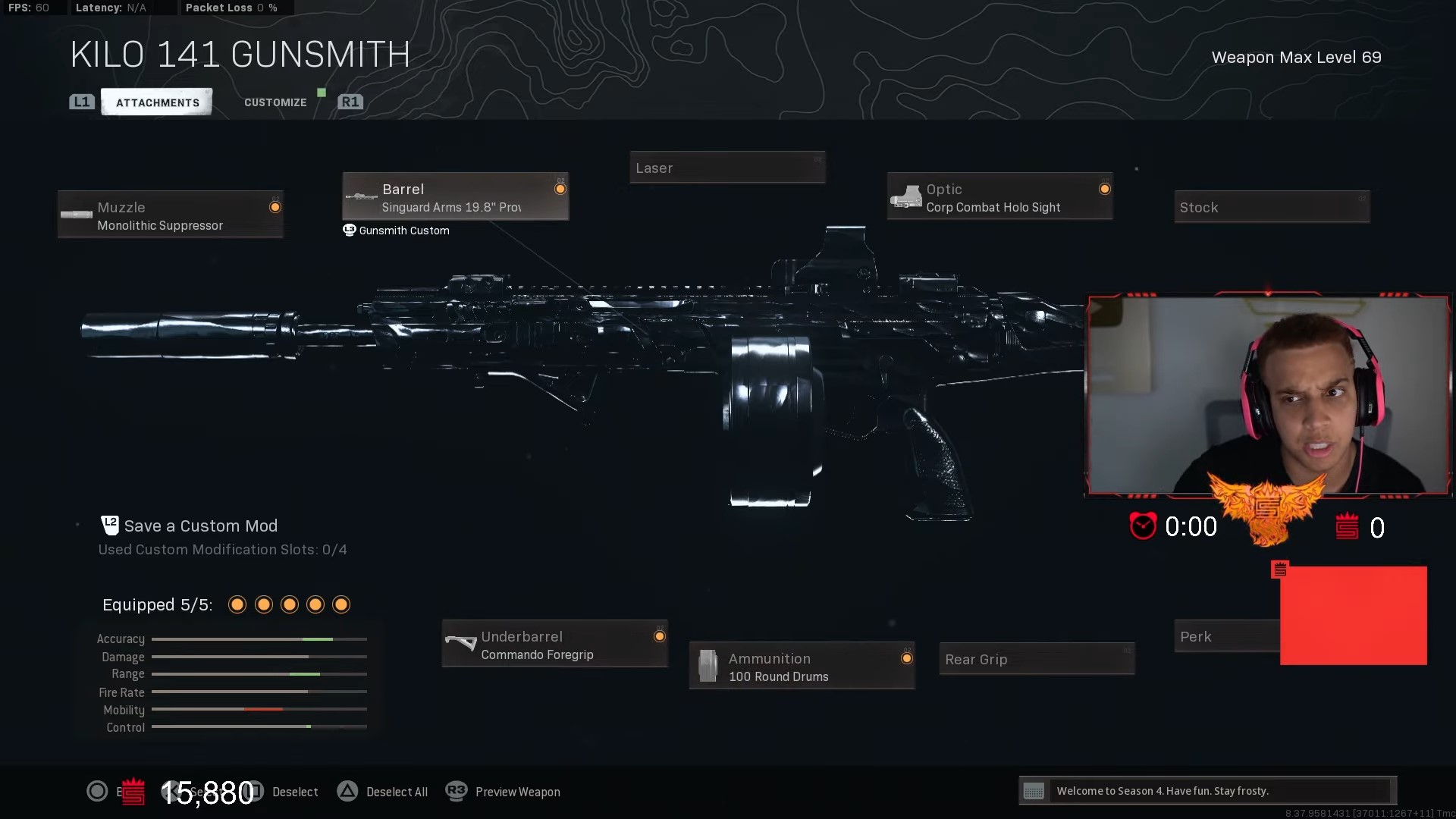Click Preview Weapon at the bottom
This screenshot has width=1456, height=819.
click(517, 791)
